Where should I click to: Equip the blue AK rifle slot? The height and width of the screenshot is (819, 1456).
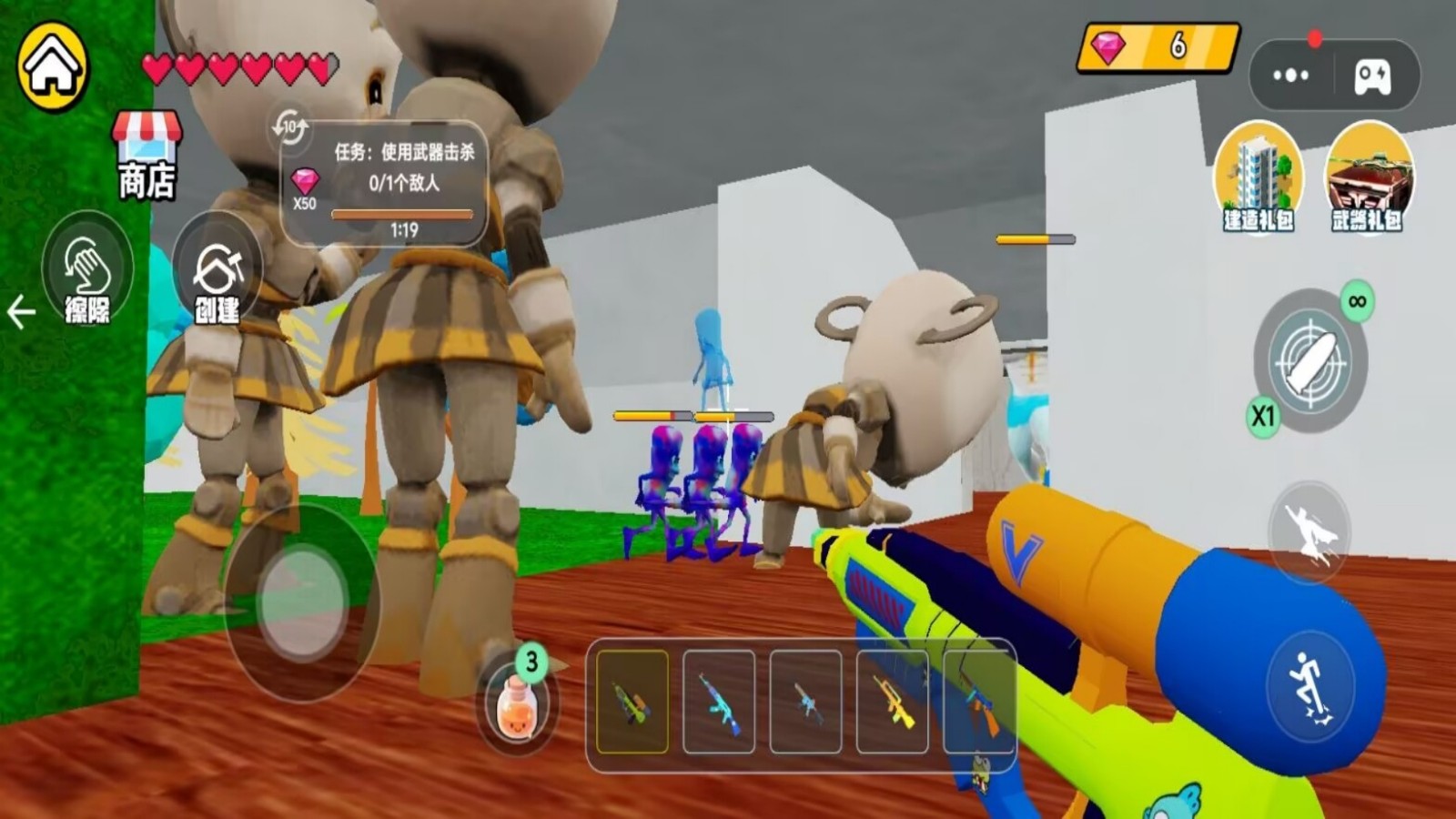click(719, 702)
